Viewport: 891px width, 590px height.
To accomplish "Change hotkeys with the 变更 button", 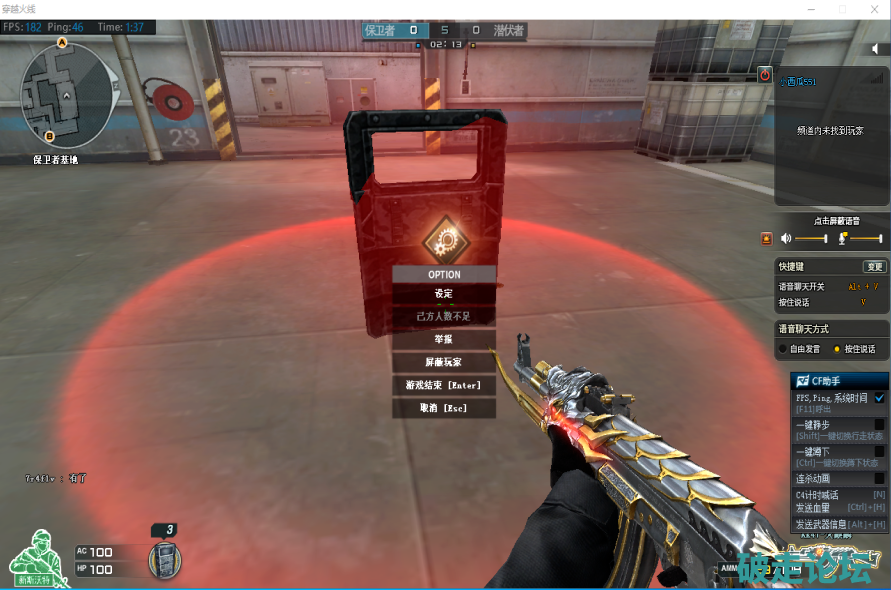I will pyautogui.click(x=874, y=267).
